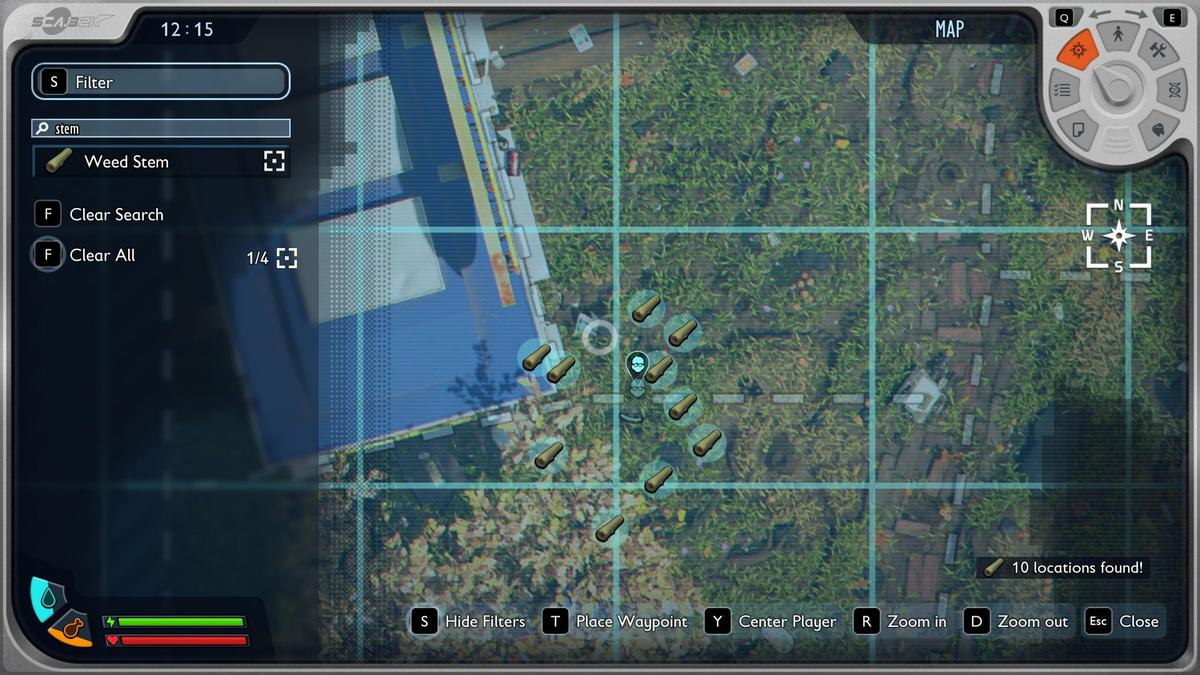Click the Filter header button
Image resolution: width=1200 pixels, height=675 pixels.
[x=160, y=82]
